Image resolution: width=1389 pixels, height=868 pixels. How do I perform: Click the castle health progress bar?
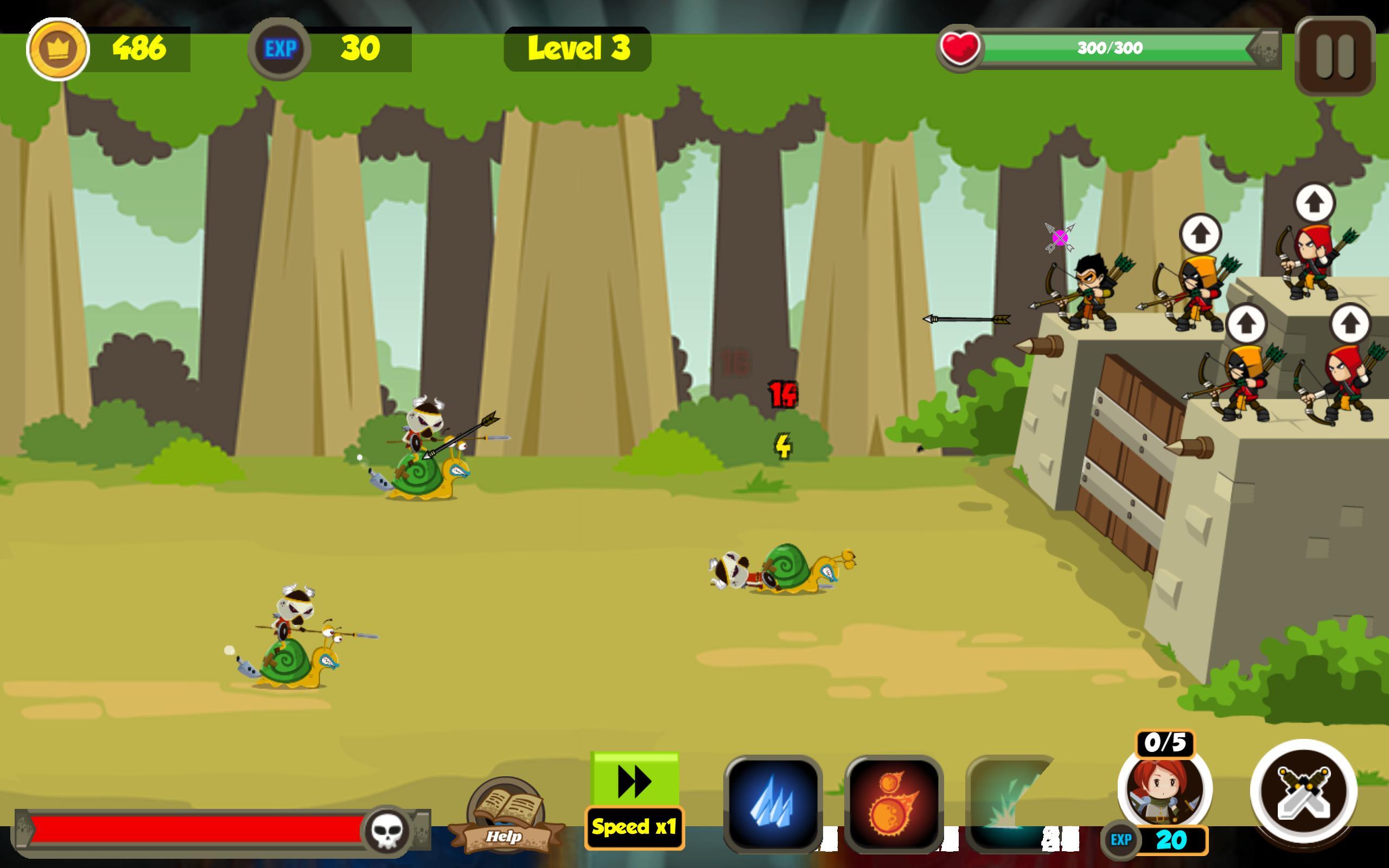point(1102,49)
